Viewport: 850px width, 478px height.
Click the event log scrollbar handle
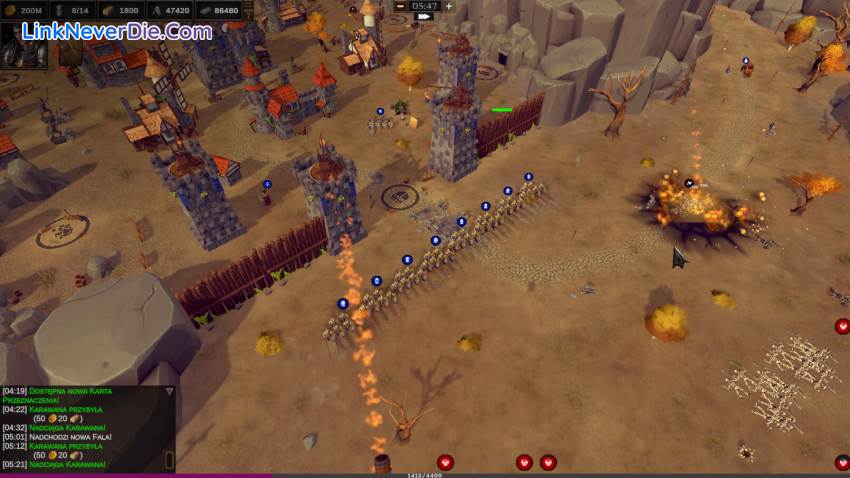169,459
